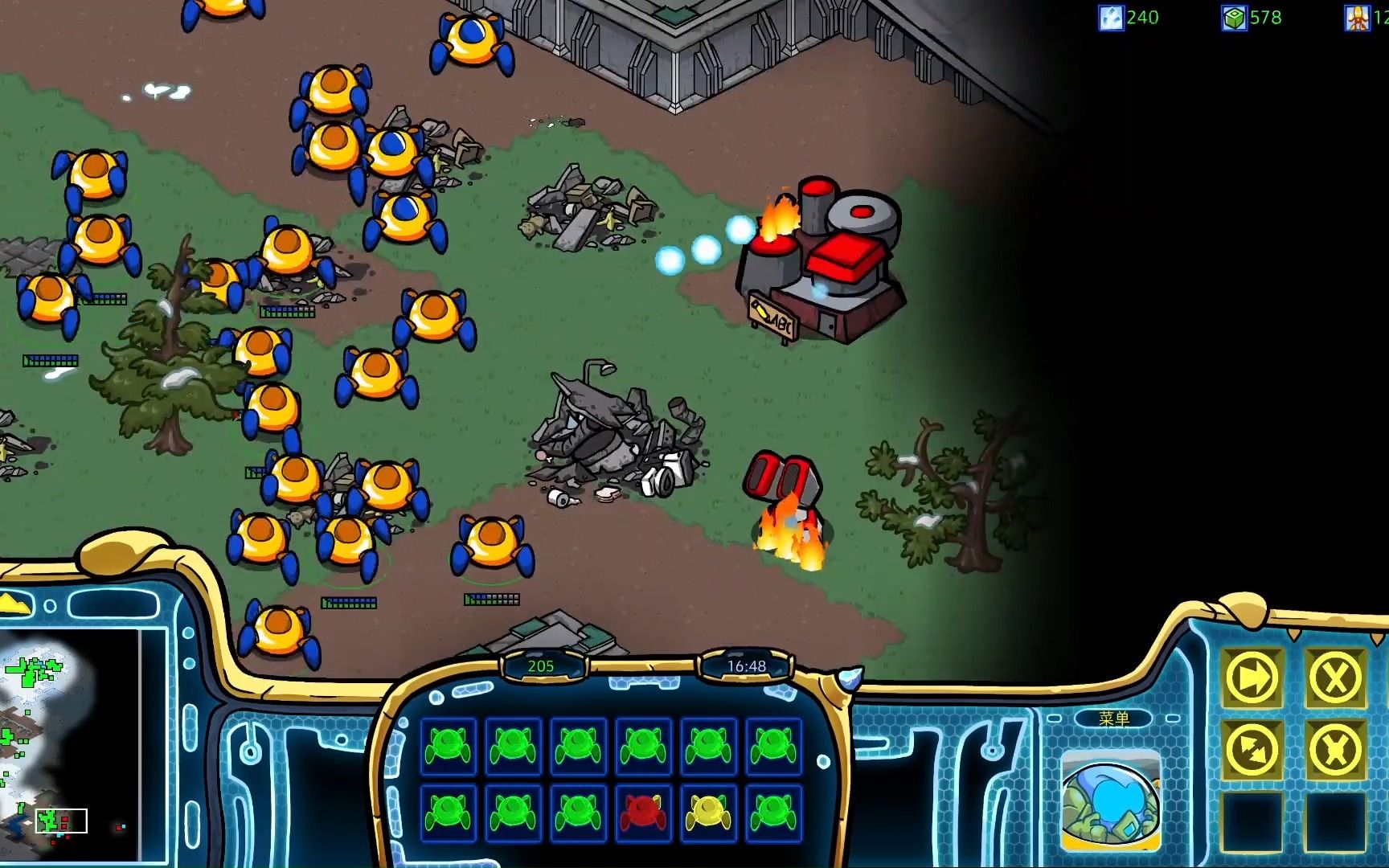The width and height of the screenshot is (1389, 868).
Task: Open the 菜单 menu button
Action: coord(1113,719)
